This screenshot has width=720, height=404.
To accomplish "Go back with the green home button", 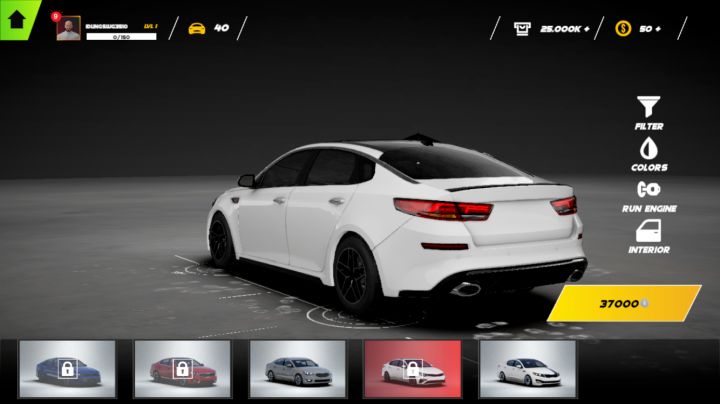I will (x=17, y=17).
